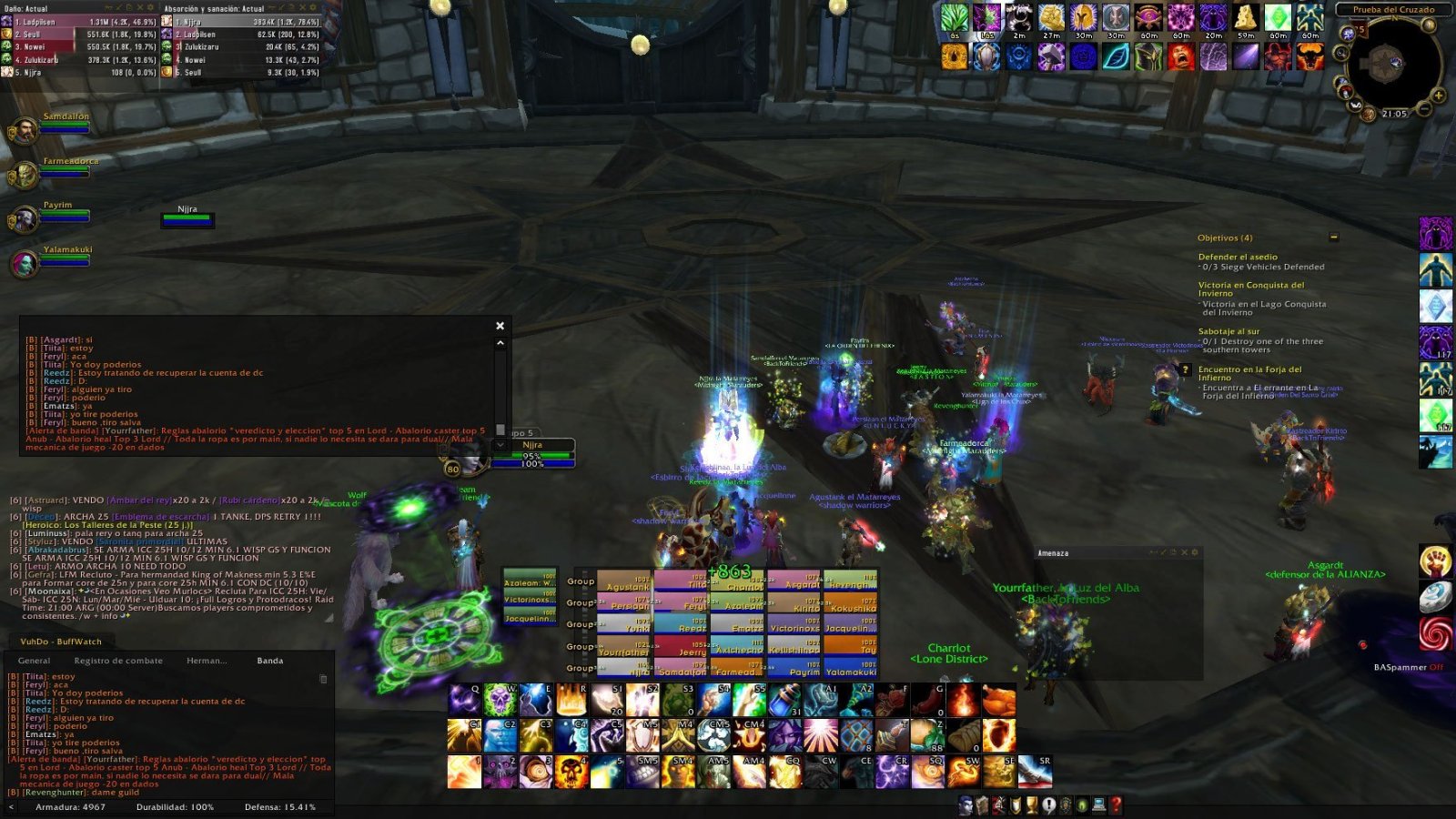Select the Banda chat tab
The height and width of the screenshot is (819, 1456).
[269, 661]
